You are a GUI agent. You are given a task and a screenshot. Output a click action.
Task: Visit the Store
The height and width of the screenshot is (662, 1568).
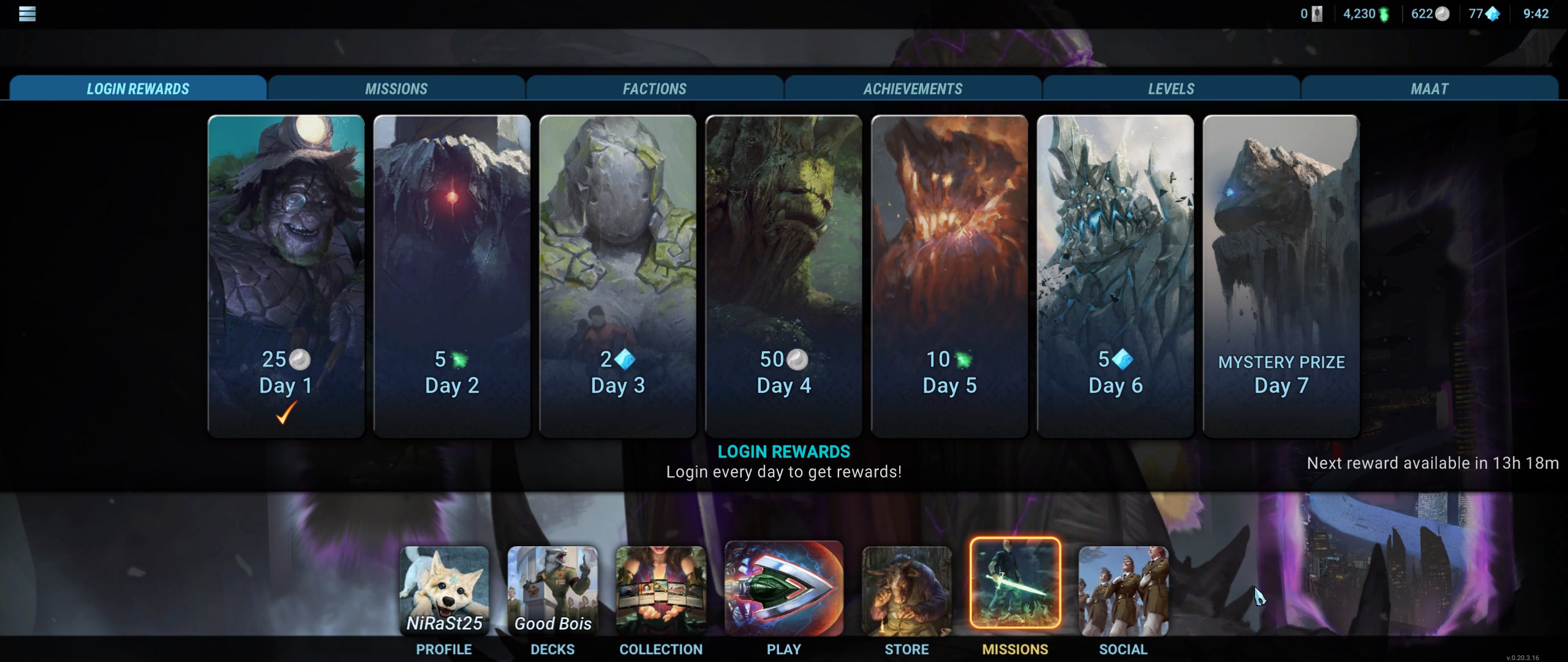pos(907,591)
